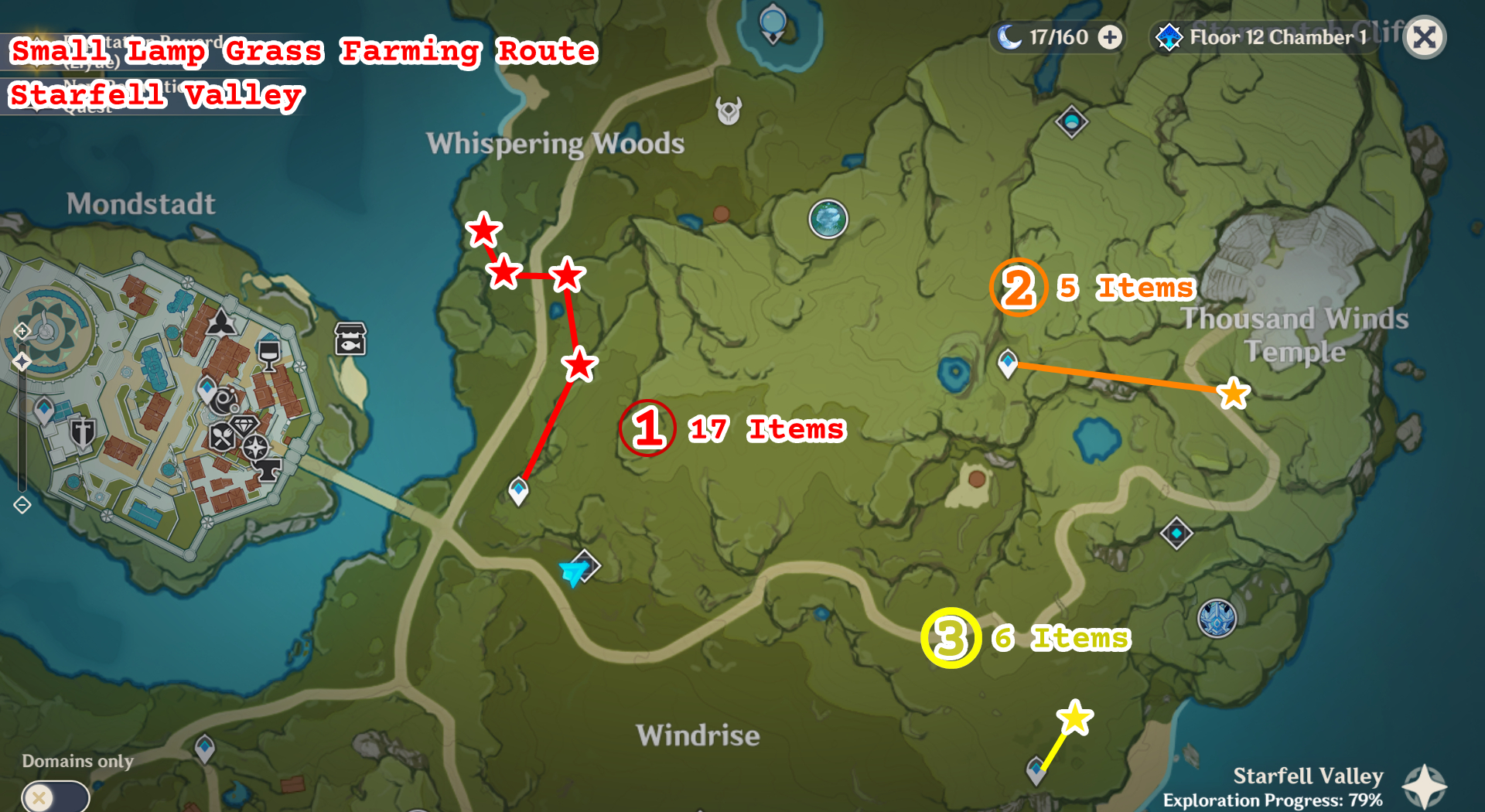Click the X to exit the map view
1485x812 pixels.
pos(1425,36)
